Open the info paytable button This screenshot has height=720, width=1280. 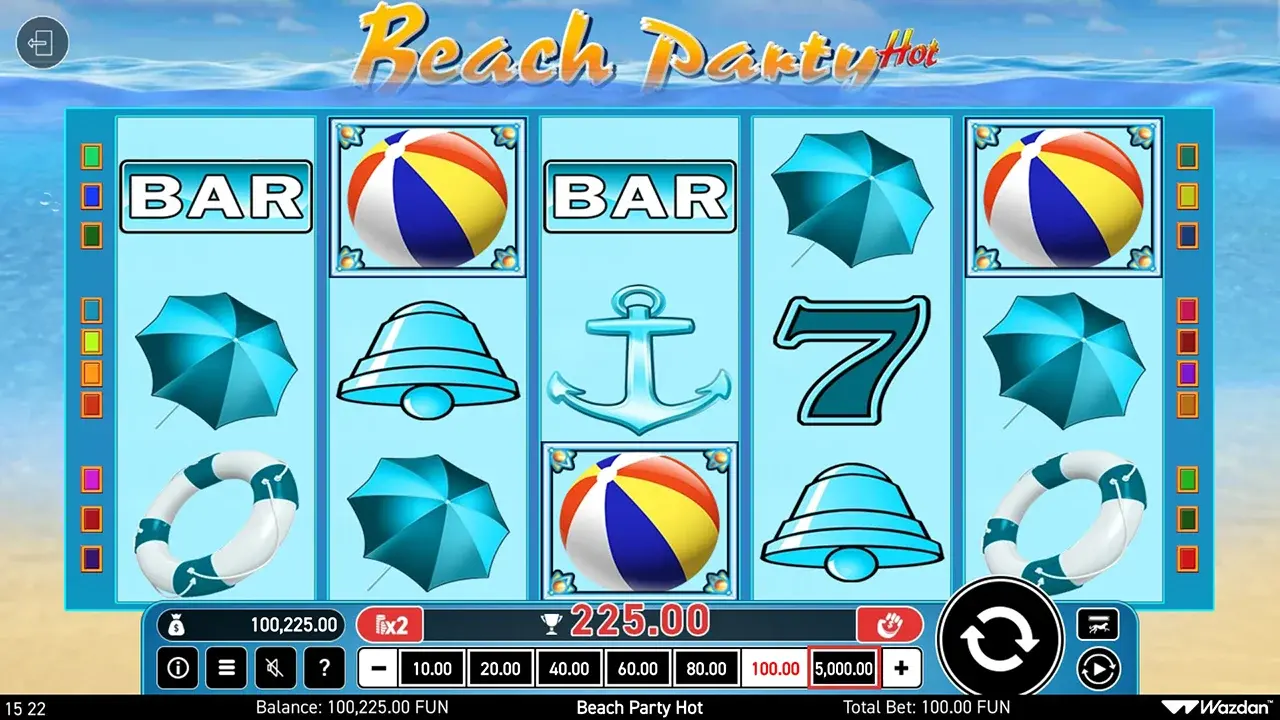point(179,667)
